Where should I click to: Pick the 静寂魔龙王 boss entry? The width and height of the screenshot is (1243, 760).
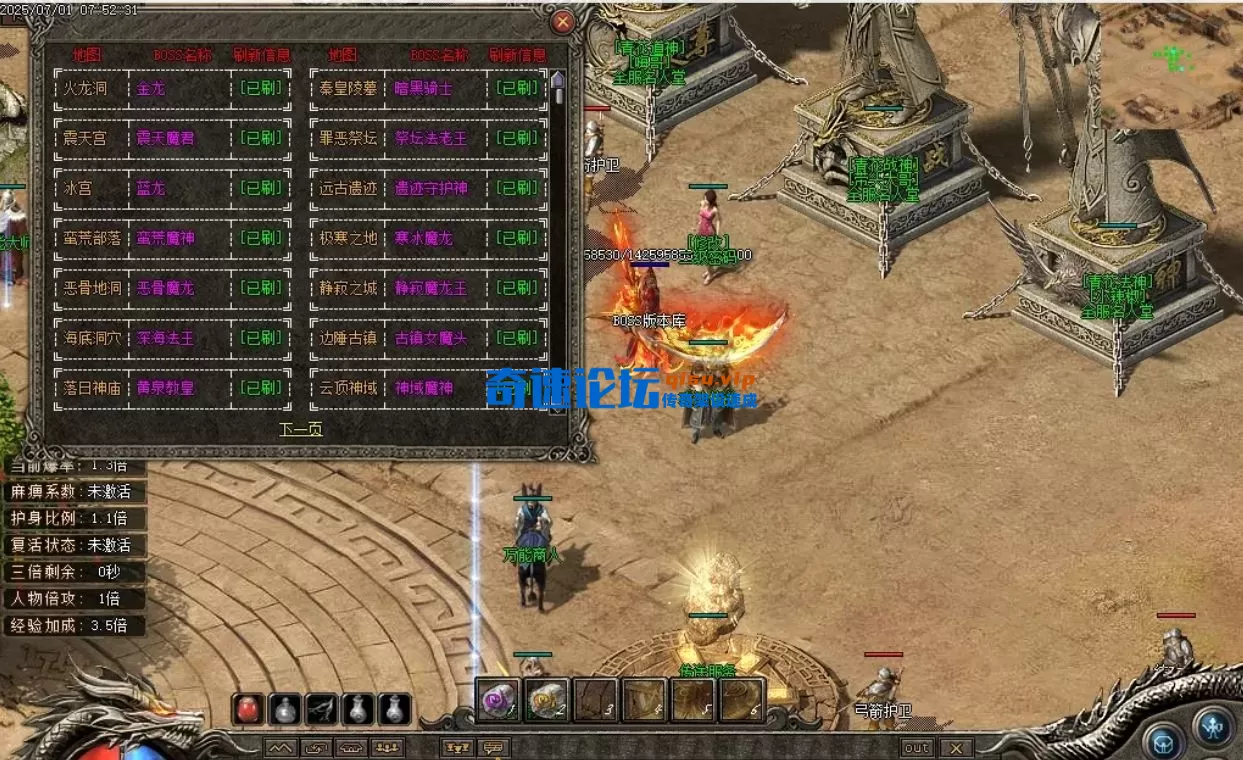tap(430, 288)
